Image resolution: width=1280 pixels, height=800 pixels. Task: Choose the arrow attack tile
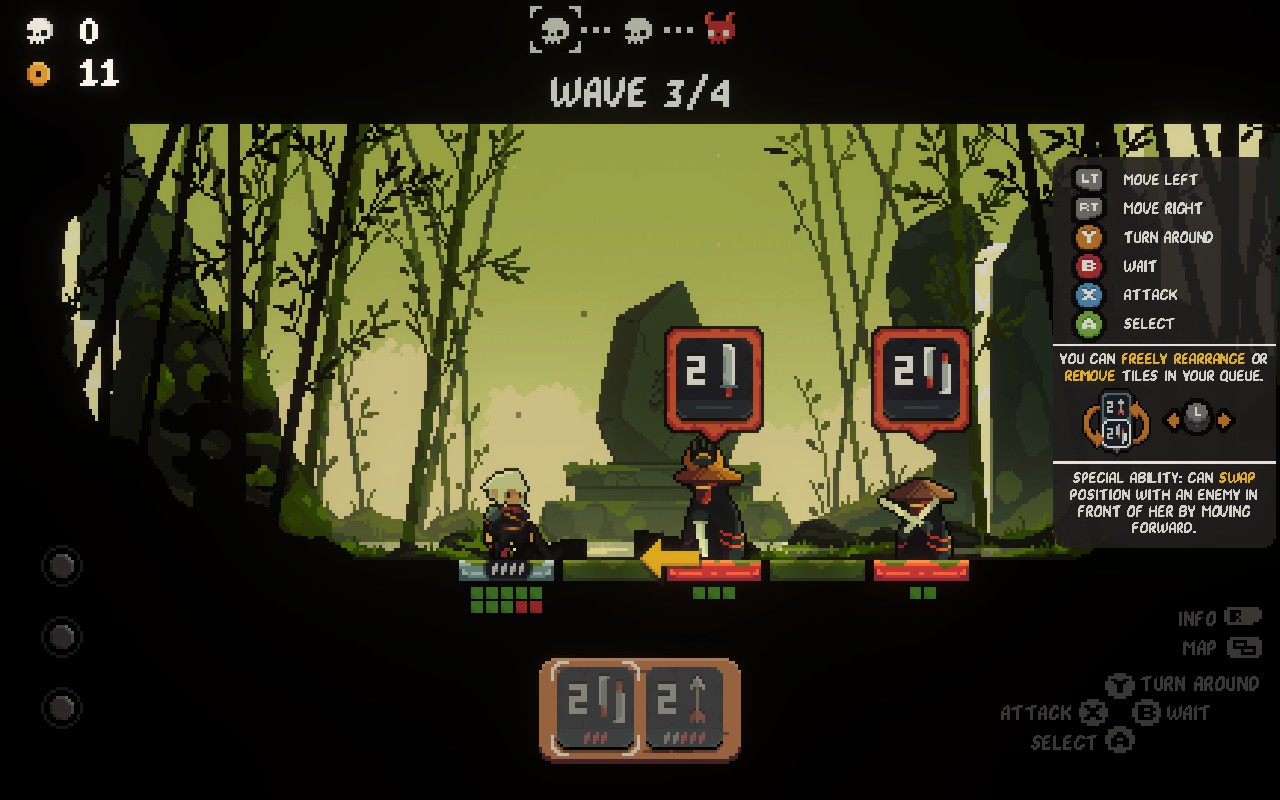click(x=685, y=708)
